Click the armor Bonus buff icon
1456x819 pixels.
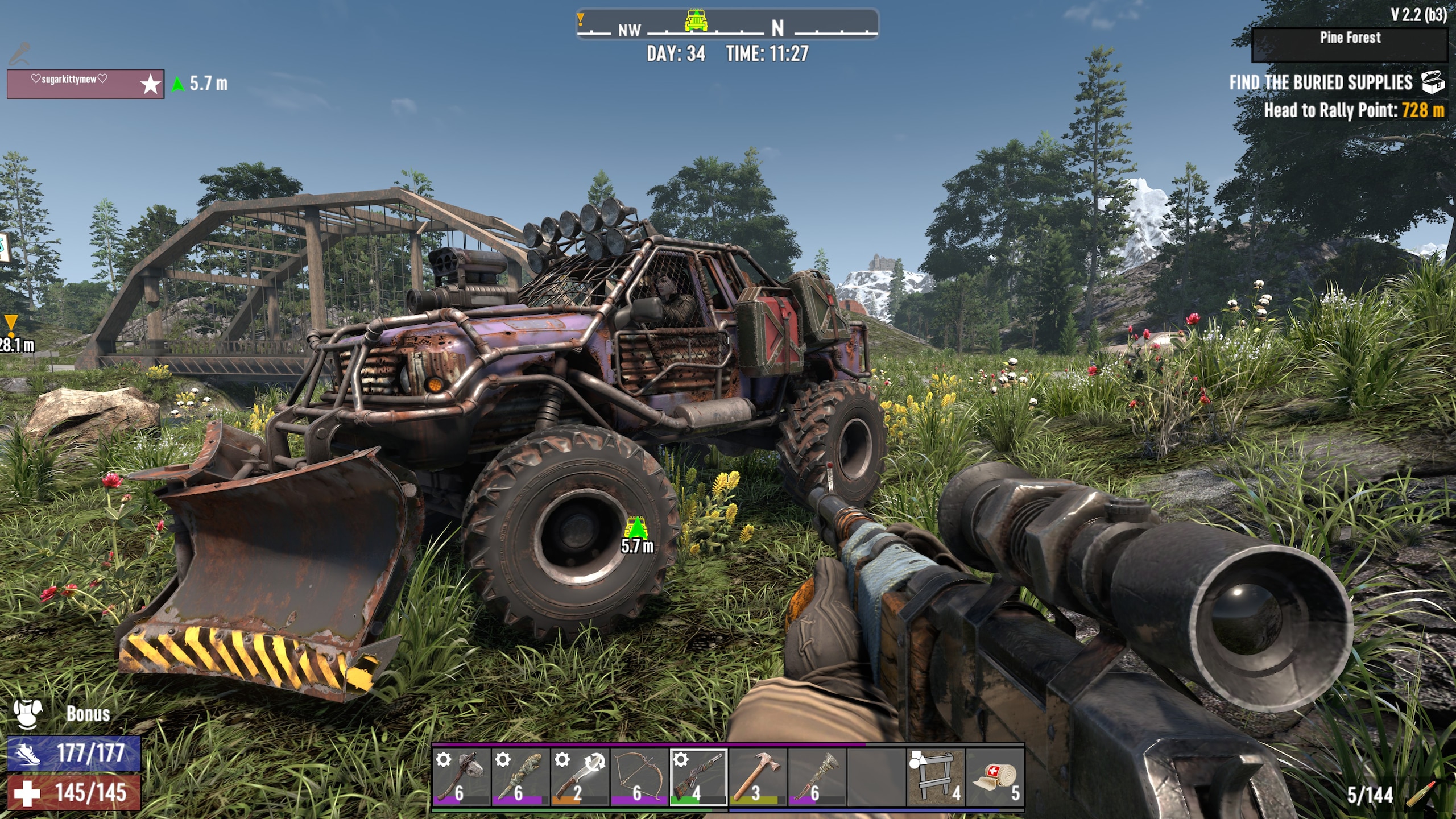[x=26, y=714]
